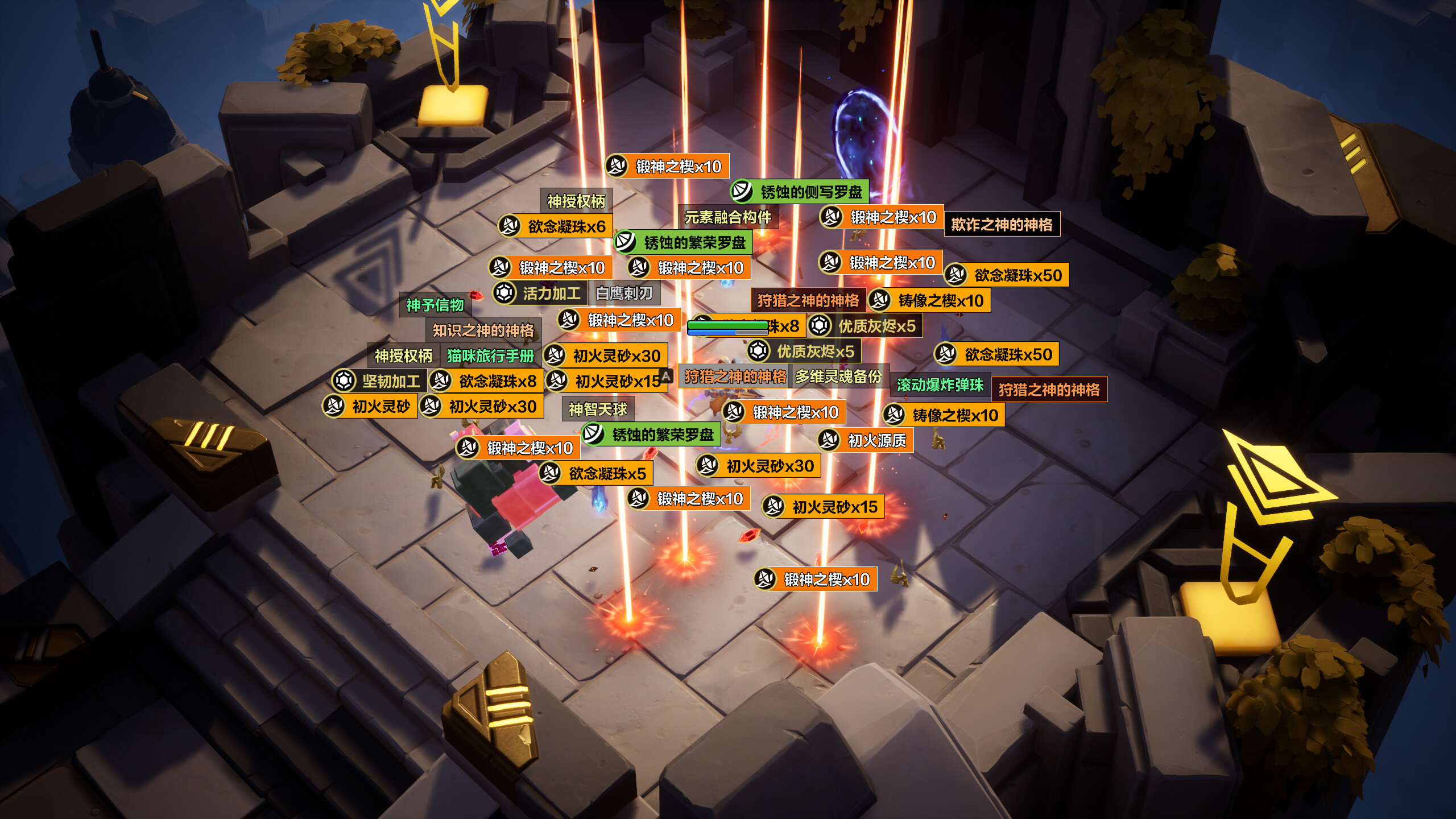Pick up the 神智天球 label
The height and width of the screenshot is (819, 1456).
coord(597,409)
